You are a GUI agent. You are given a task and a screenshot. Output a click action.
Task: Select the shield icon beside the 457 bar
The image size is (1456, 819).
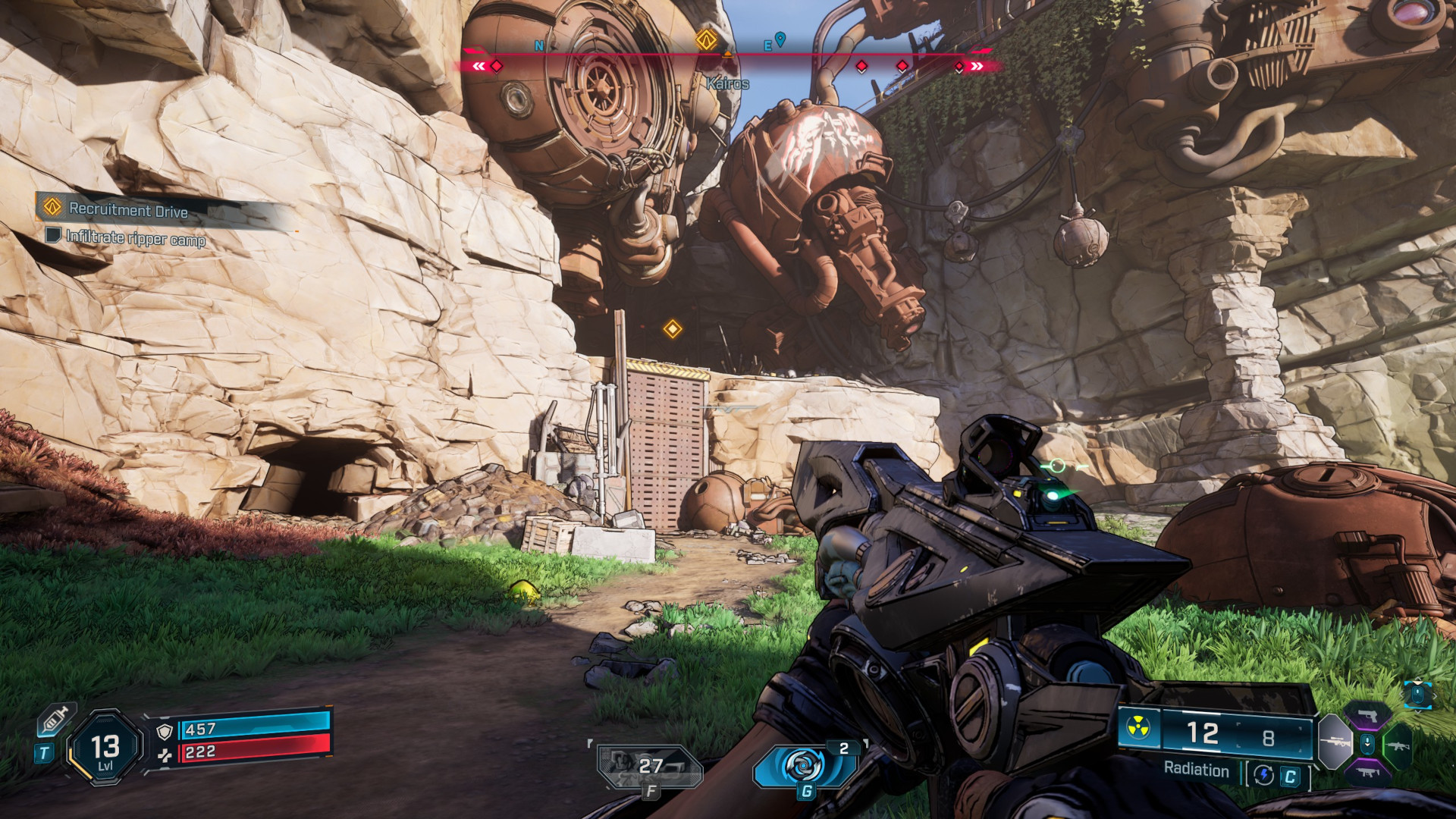(164, 732)
